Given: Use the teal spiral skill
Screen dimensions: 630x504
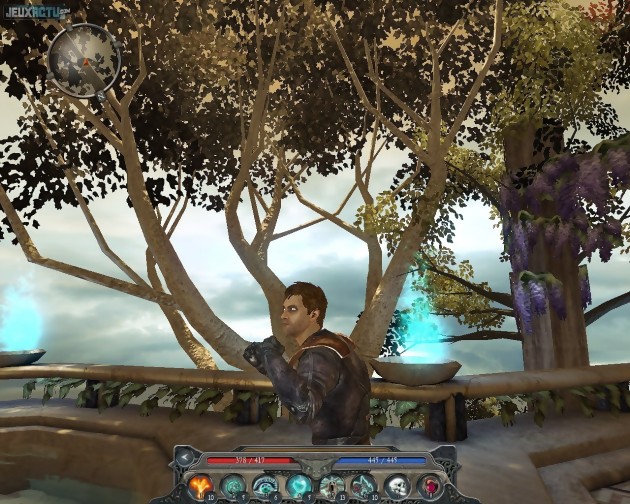Looking at the screenshot, I should coord(233,486).
